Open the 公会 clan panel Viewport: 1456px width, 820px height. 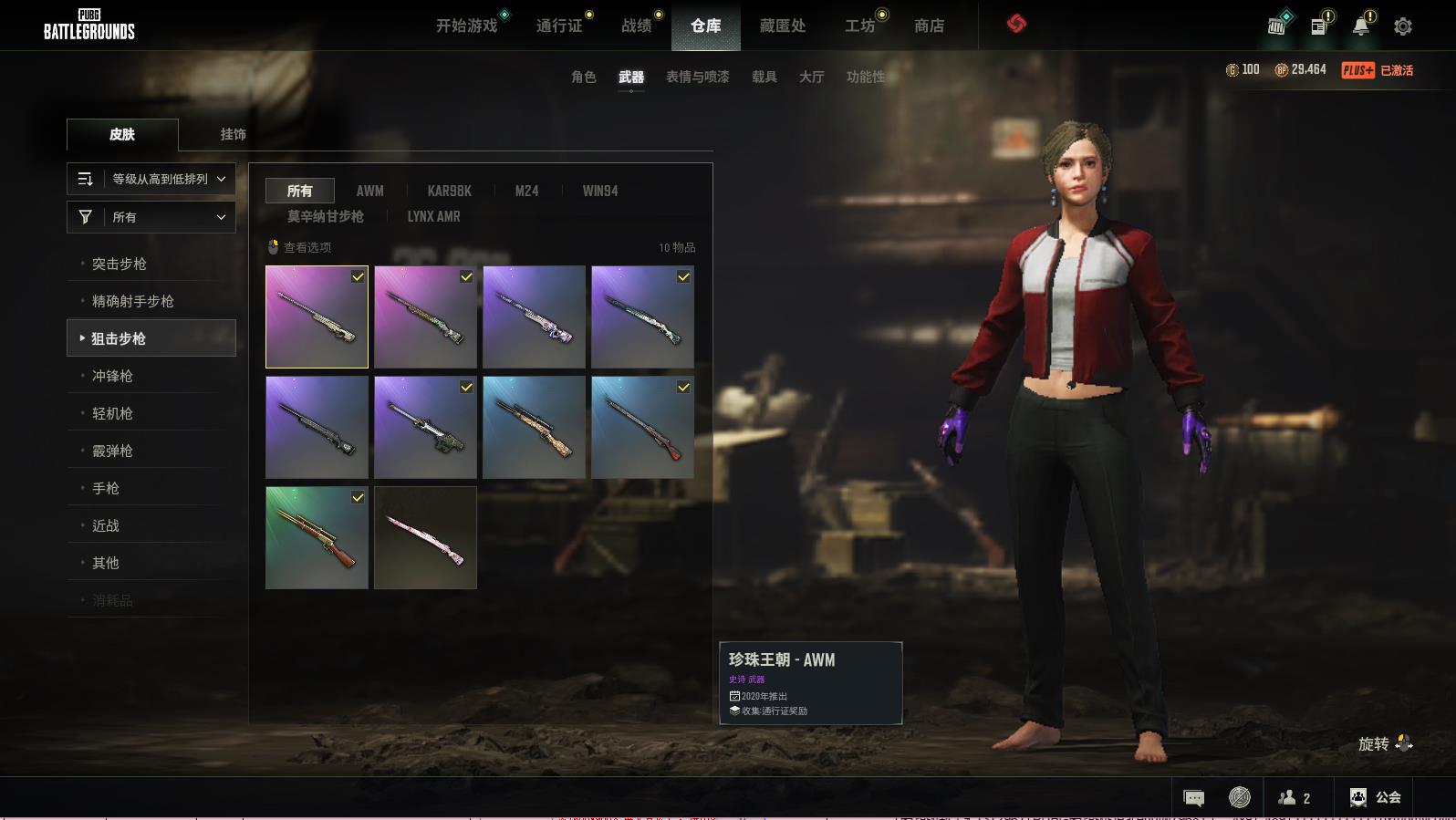coord(1376,797)
